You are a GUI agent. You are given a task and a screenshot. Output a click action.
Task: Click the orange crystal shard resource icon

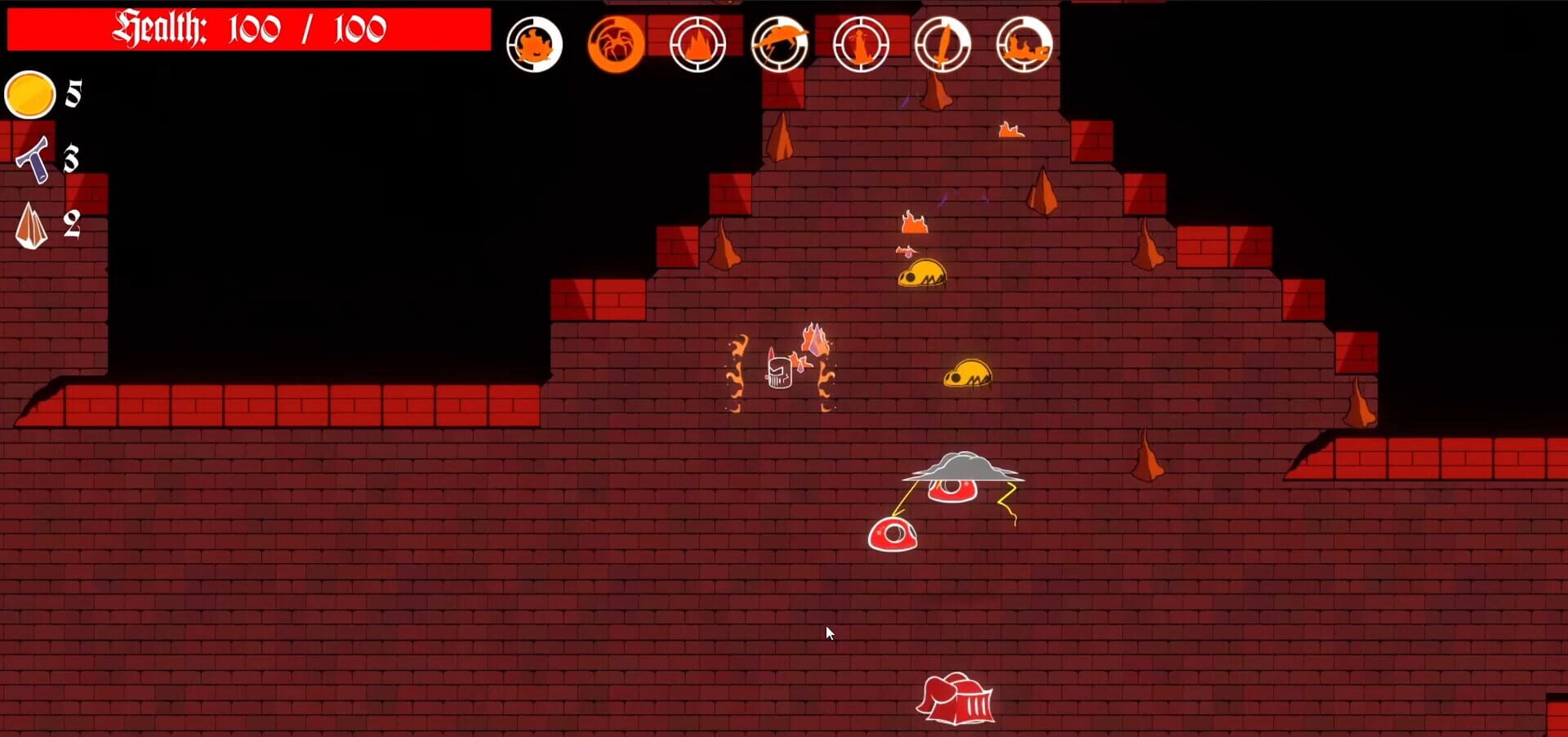(x=31, y=221)
